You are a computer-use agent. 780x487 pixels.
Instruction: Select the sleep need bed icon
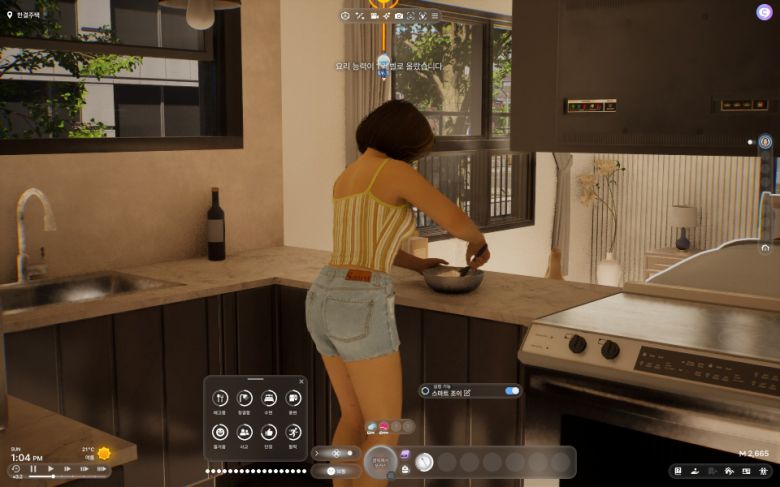tap(269, 399)
